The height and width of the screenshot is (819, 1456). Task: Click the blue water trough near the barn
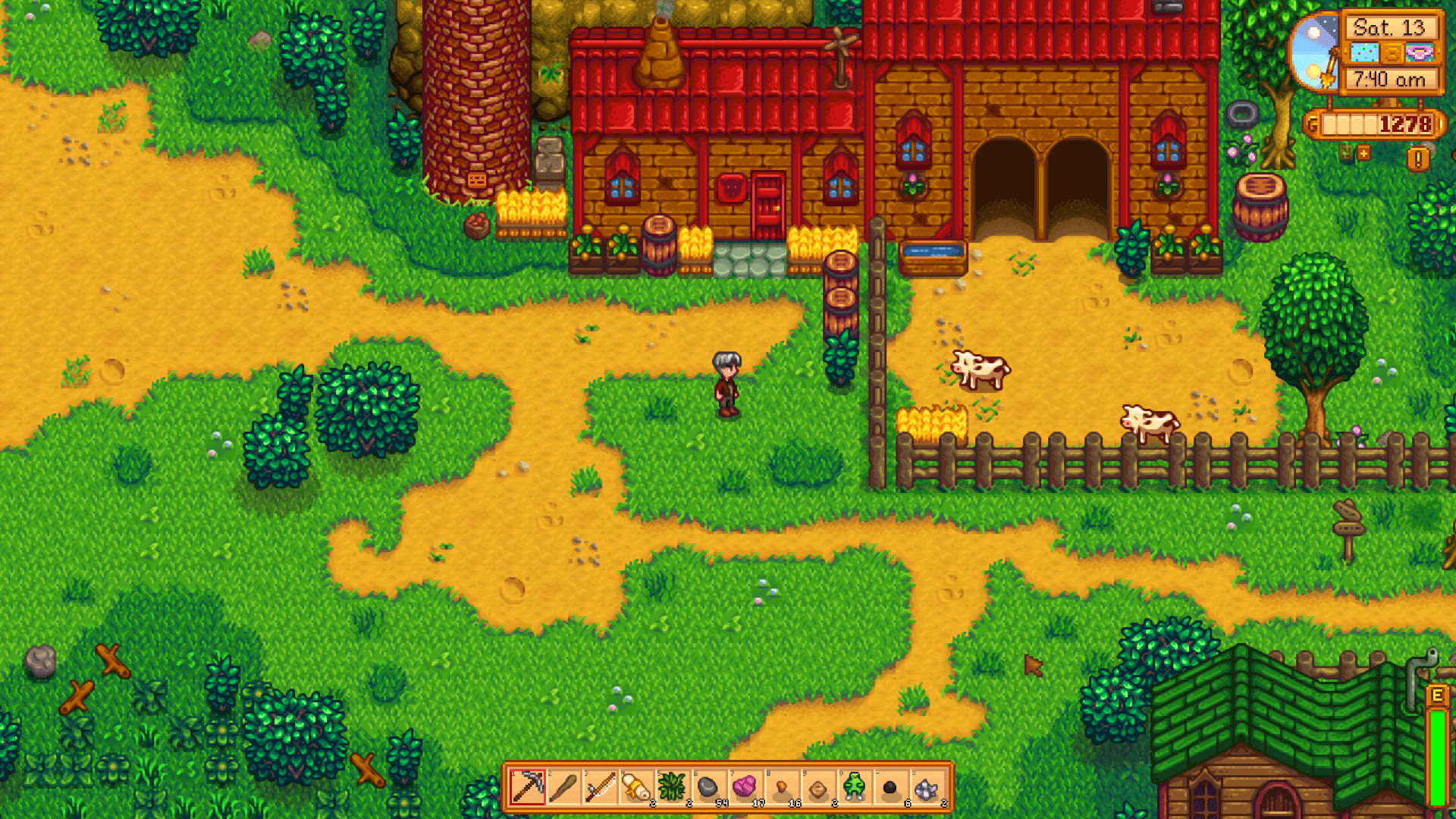pos(930,253)
